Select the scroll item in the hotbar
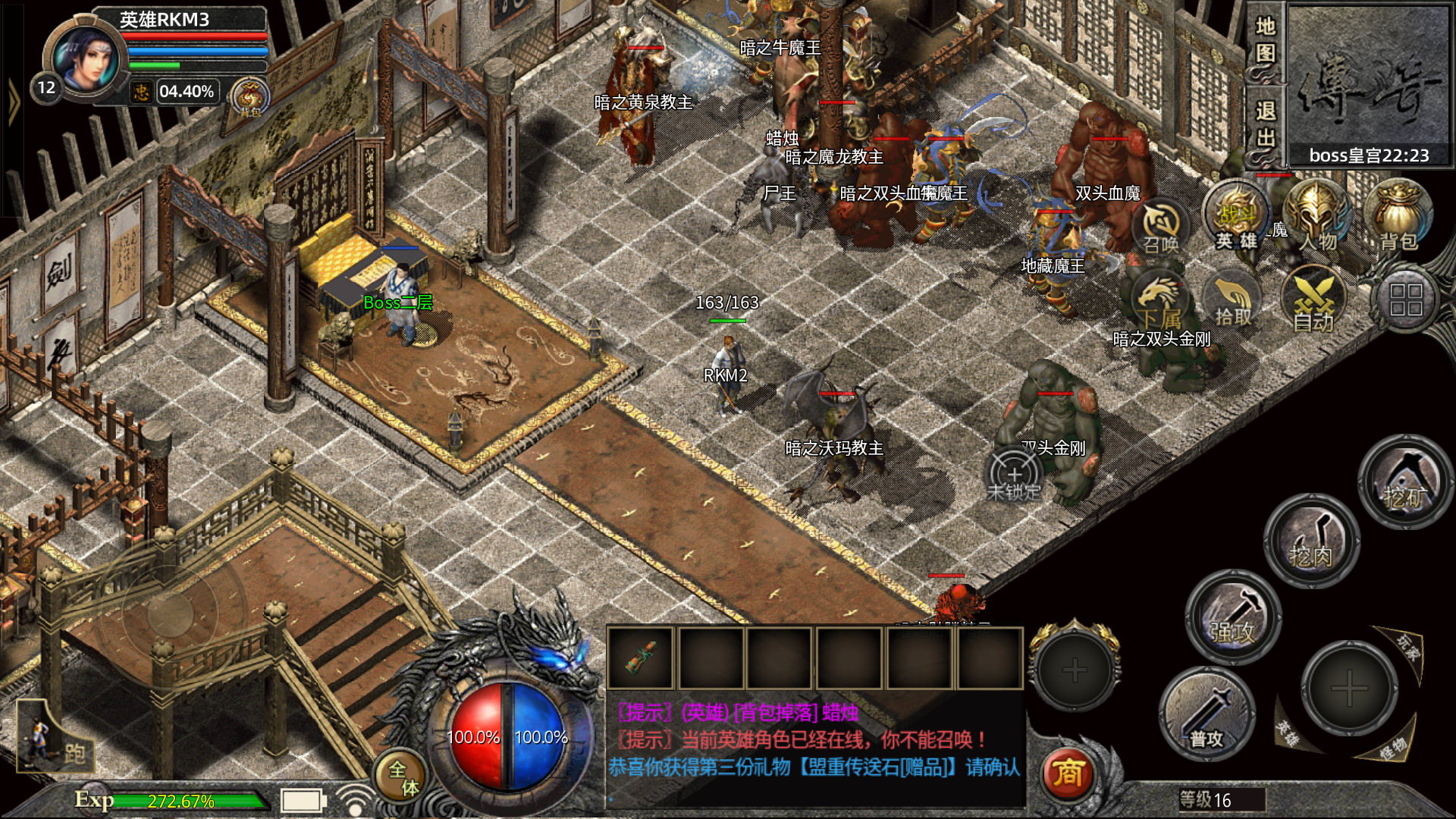The height and width of the screenshot is (819, 1456). pos(641,658)
